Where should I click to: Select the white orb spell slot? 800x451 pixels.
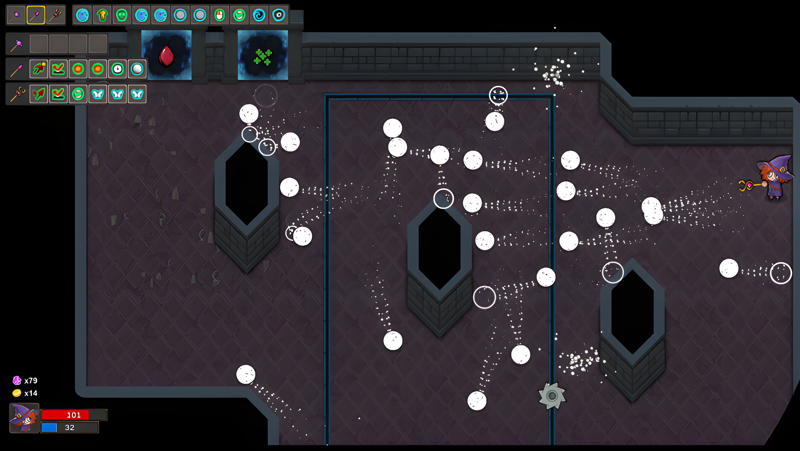(137, 69)
